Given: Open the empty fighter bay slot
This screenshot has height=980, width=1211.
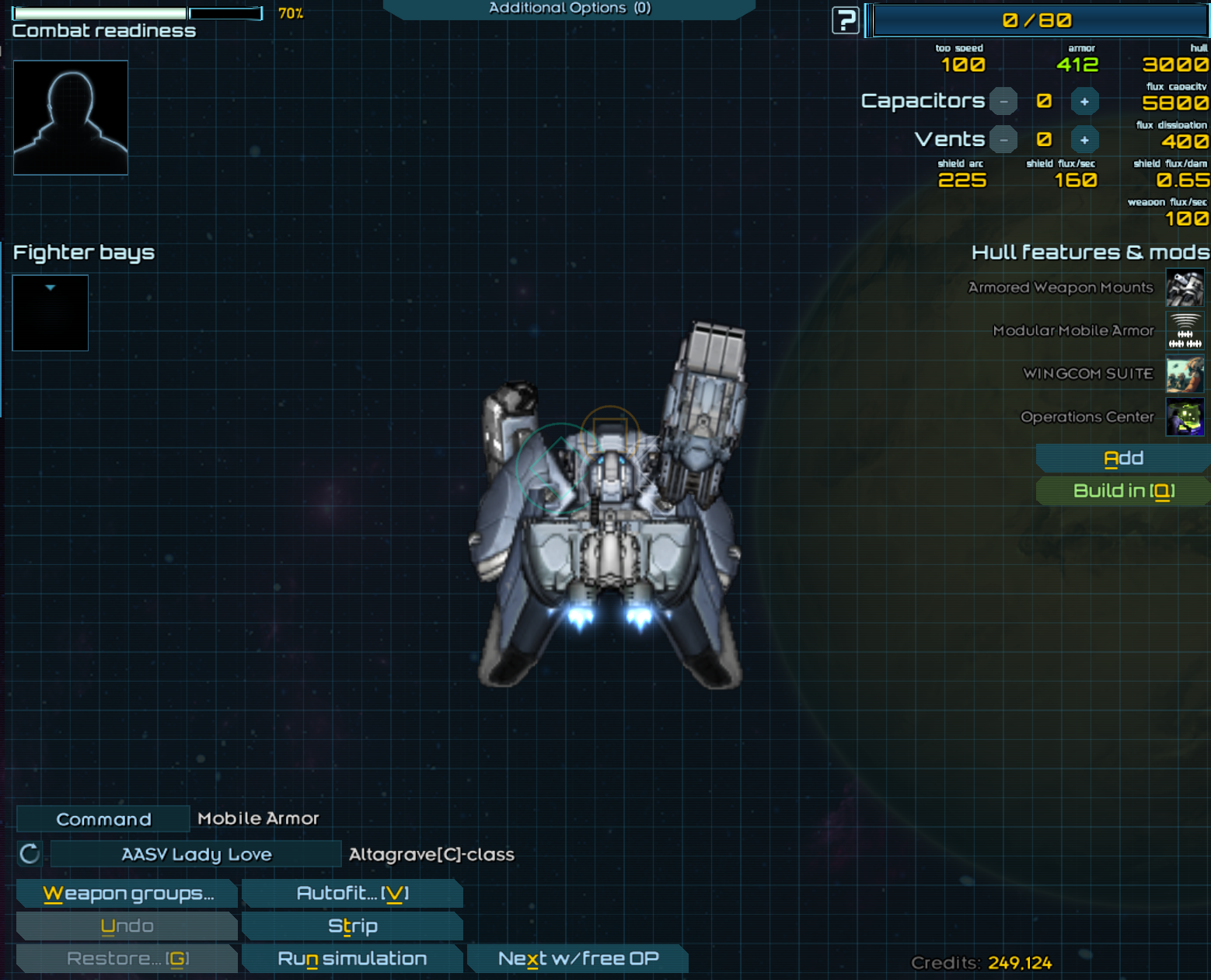Looking at the screenshot, I should (51, 313).
